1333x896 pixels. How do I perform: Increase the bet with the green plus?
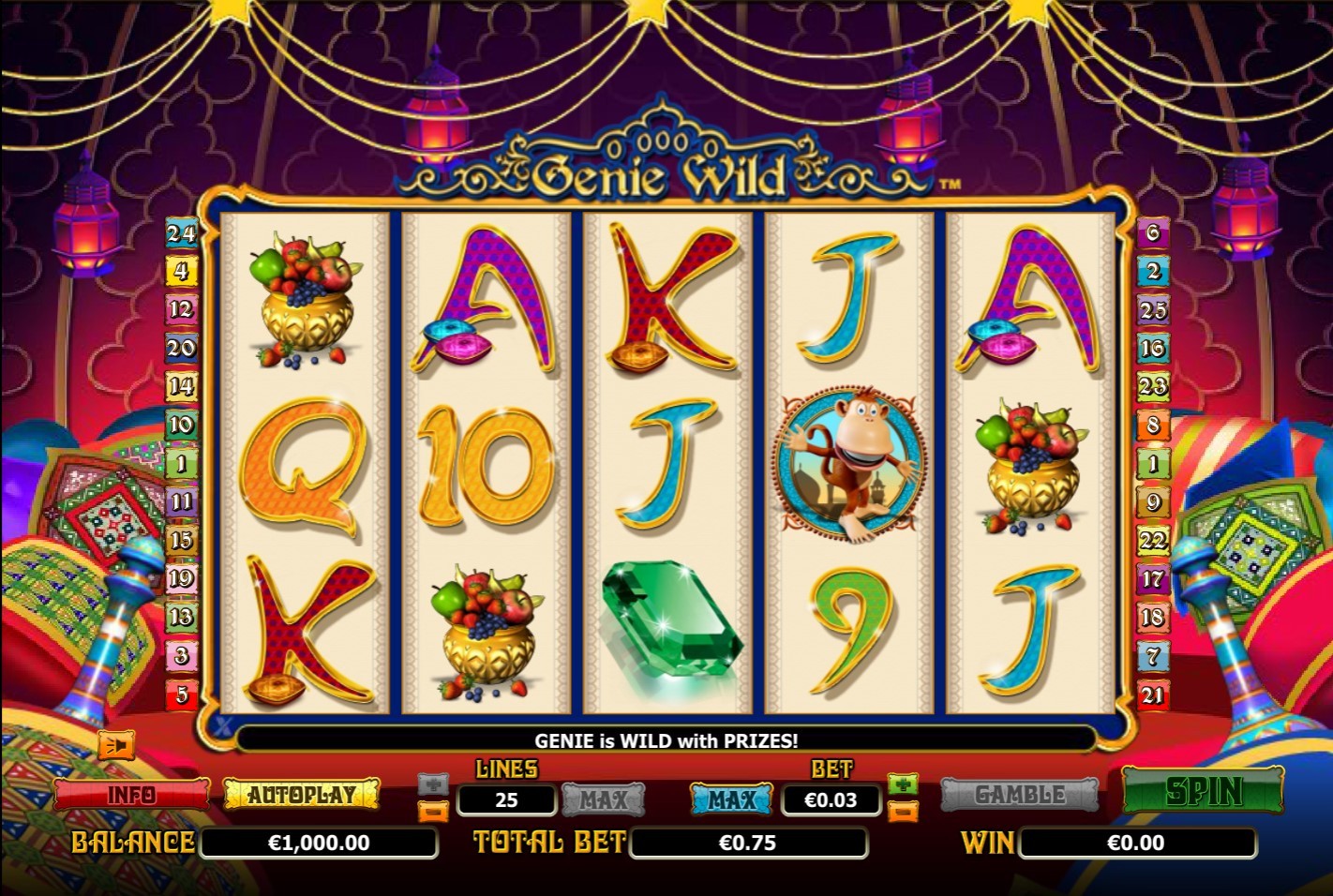tap(903, 784)
